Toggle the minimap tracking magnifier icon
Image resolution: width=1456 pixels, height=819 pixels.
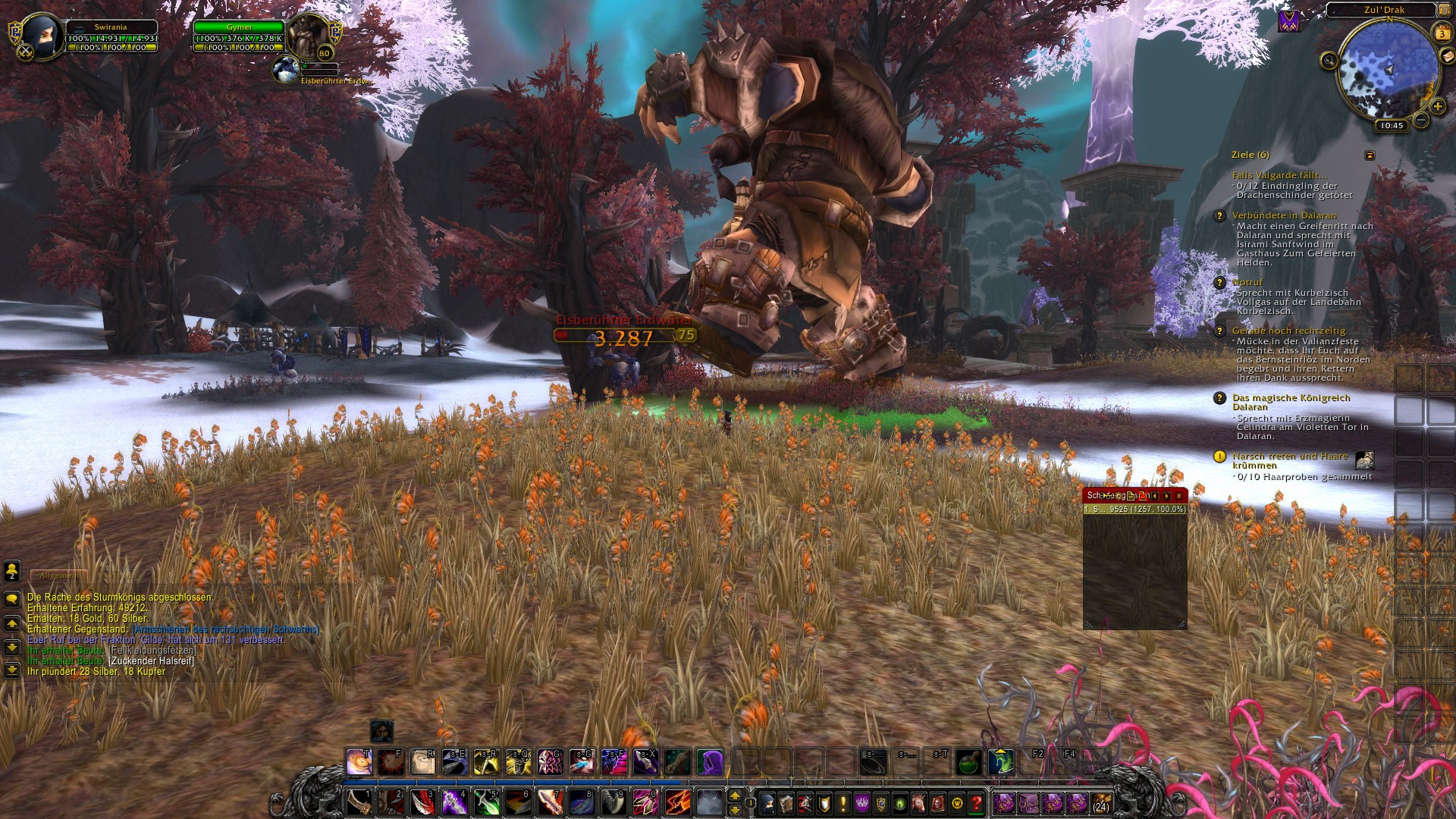(x=1329, y=61)
